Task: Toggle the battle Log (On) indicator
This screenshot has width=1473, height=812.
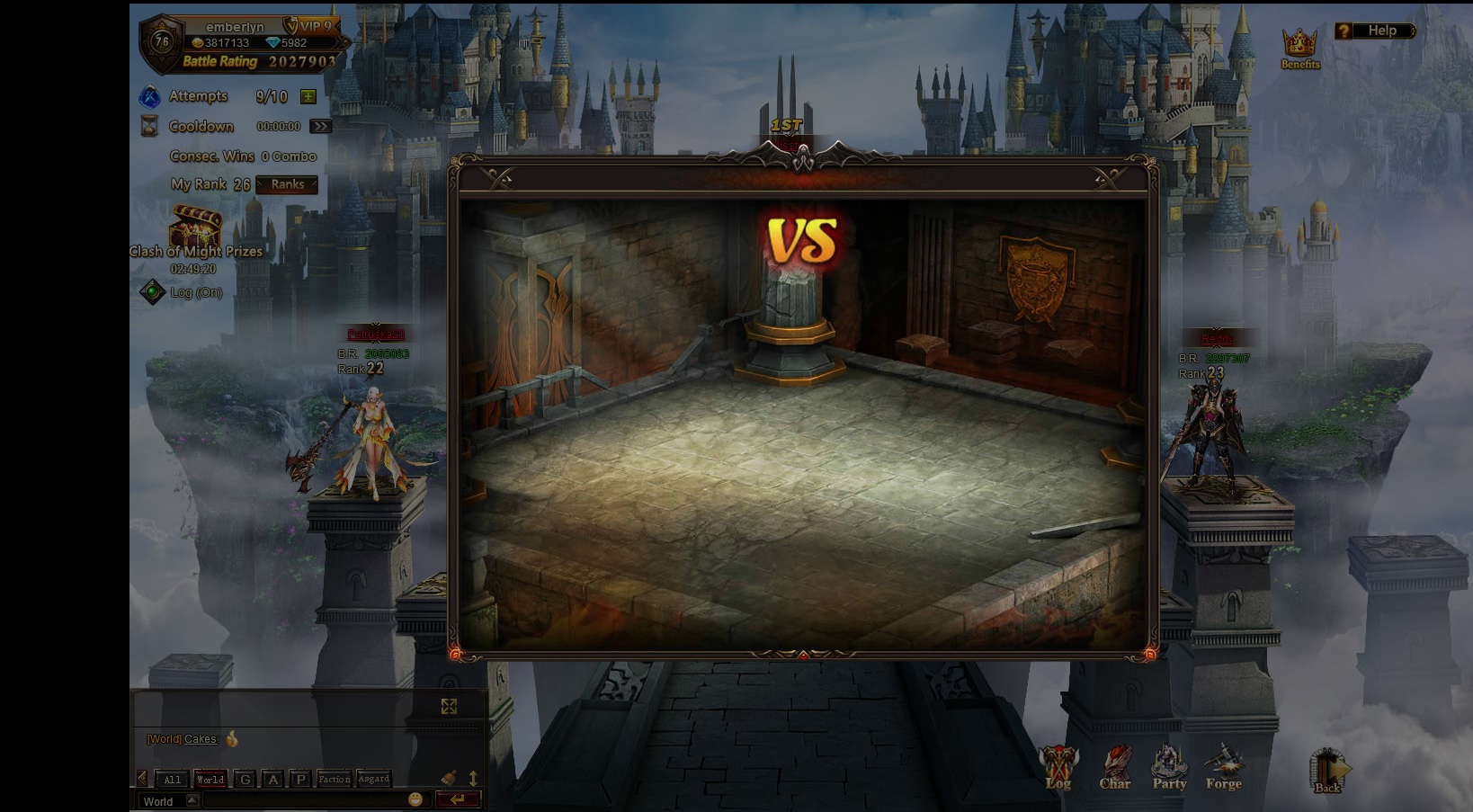Action: click(152, 291)
